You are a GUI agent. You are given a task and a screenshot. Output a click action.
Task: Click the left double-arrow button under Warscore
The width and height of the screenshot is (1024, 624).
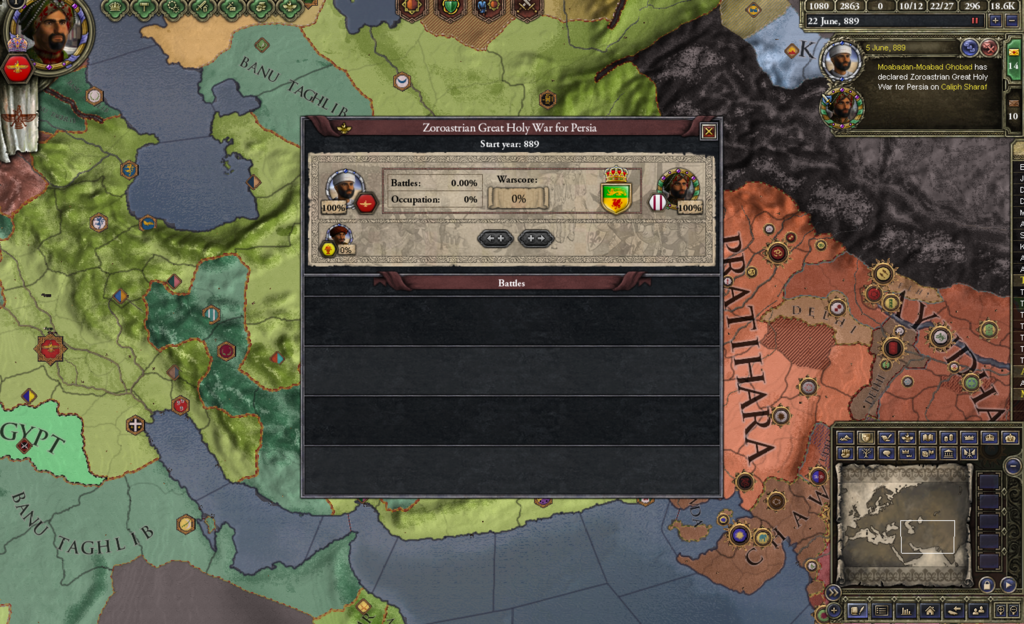click(x=496, y=238)
